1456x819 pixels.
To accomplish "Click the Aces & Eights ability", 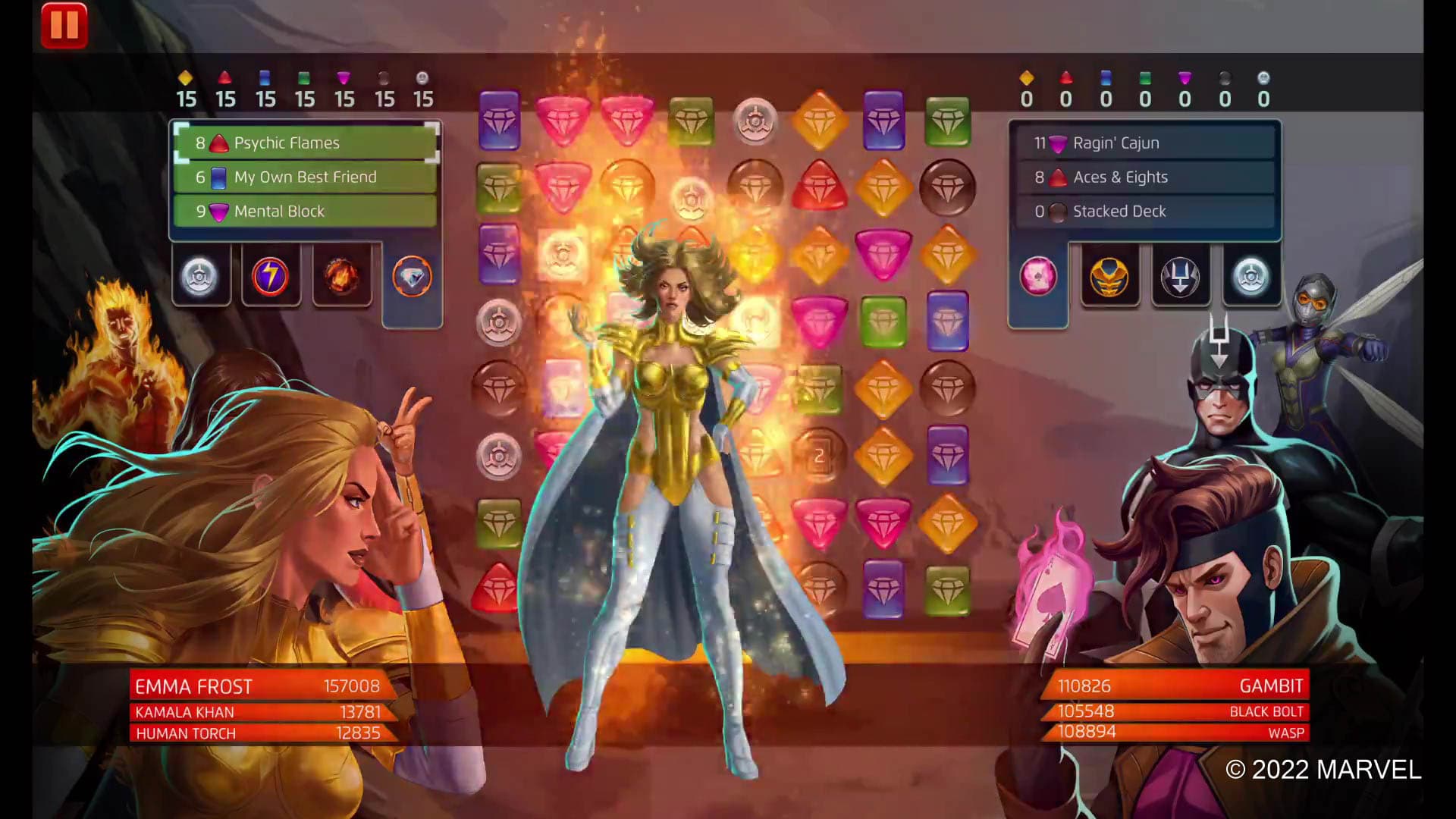I will [1147, 177].
